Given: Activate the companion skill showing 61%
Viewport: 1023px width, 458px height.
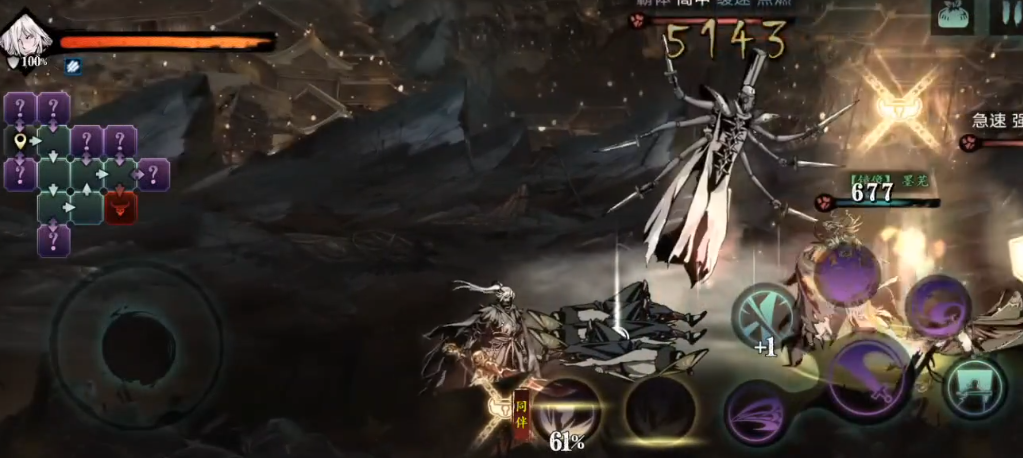Looking at the screenshot, I should pyautogui.click(x=566, y=410).
